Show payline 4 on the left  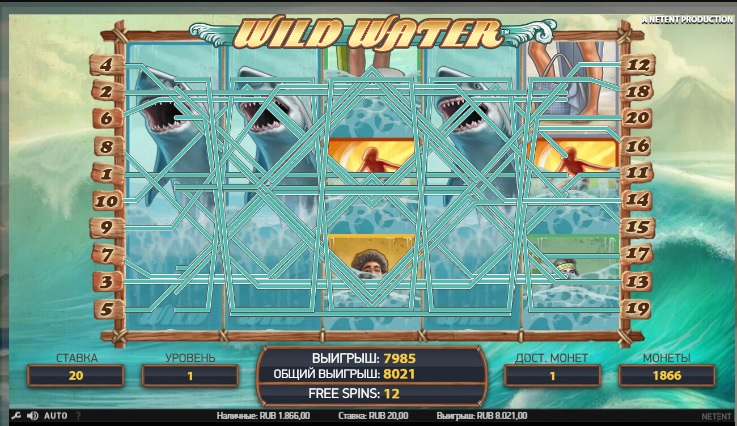pos(106,64)
